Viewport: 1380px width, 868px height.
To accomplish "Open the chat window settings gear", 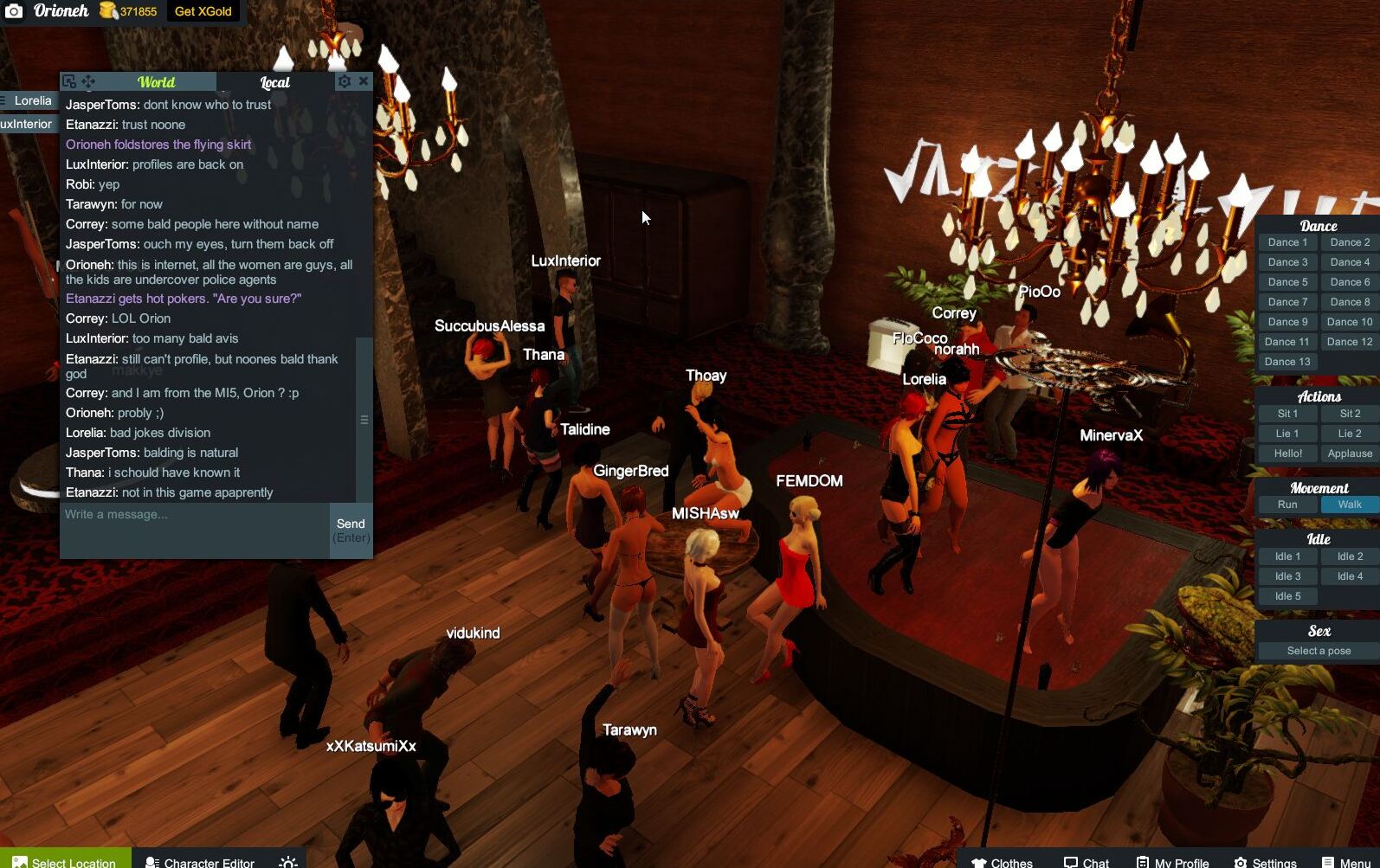I will [x=345, y=80].
